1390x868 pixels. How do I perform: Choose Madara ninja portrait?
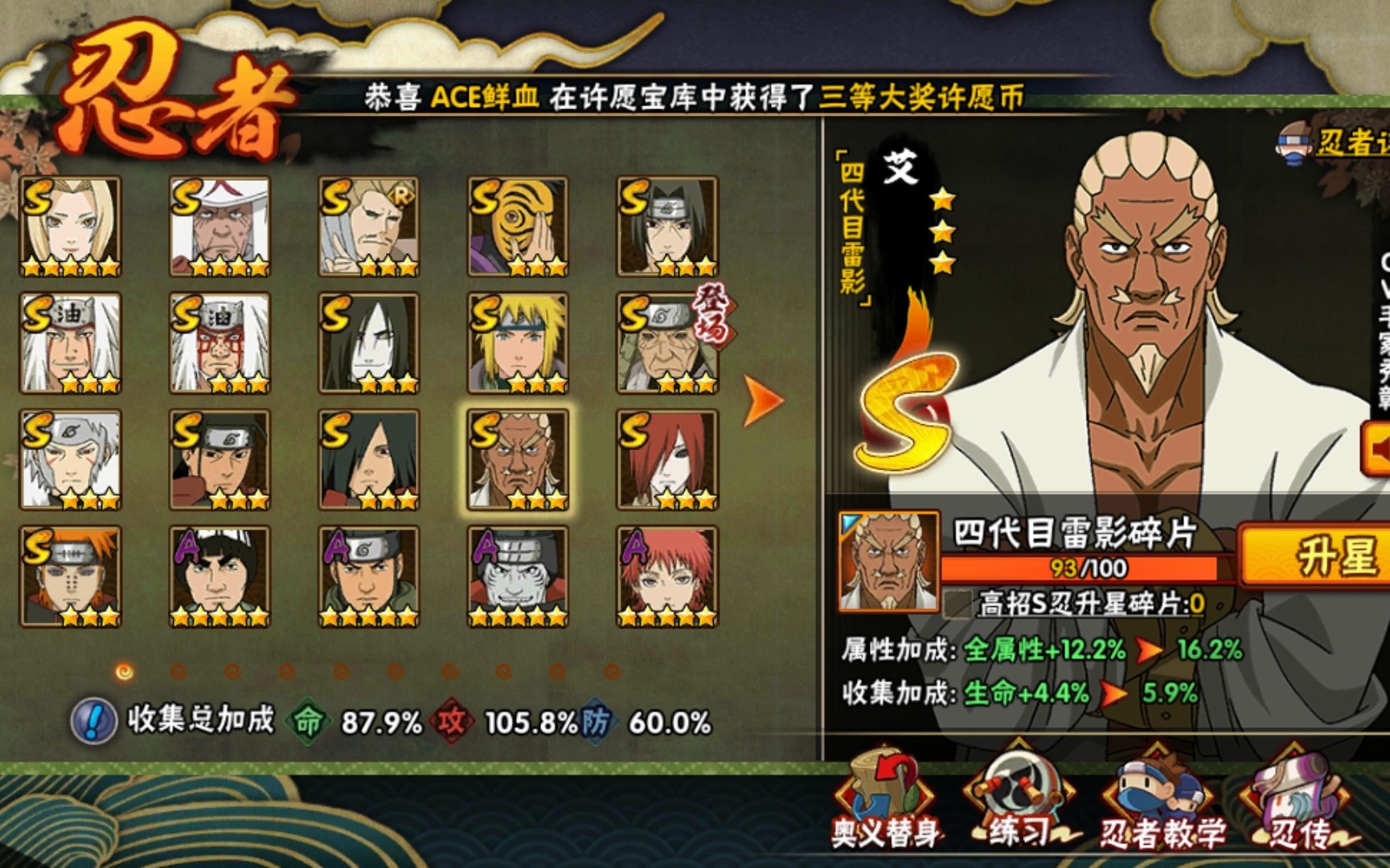[x=369, y=460]
